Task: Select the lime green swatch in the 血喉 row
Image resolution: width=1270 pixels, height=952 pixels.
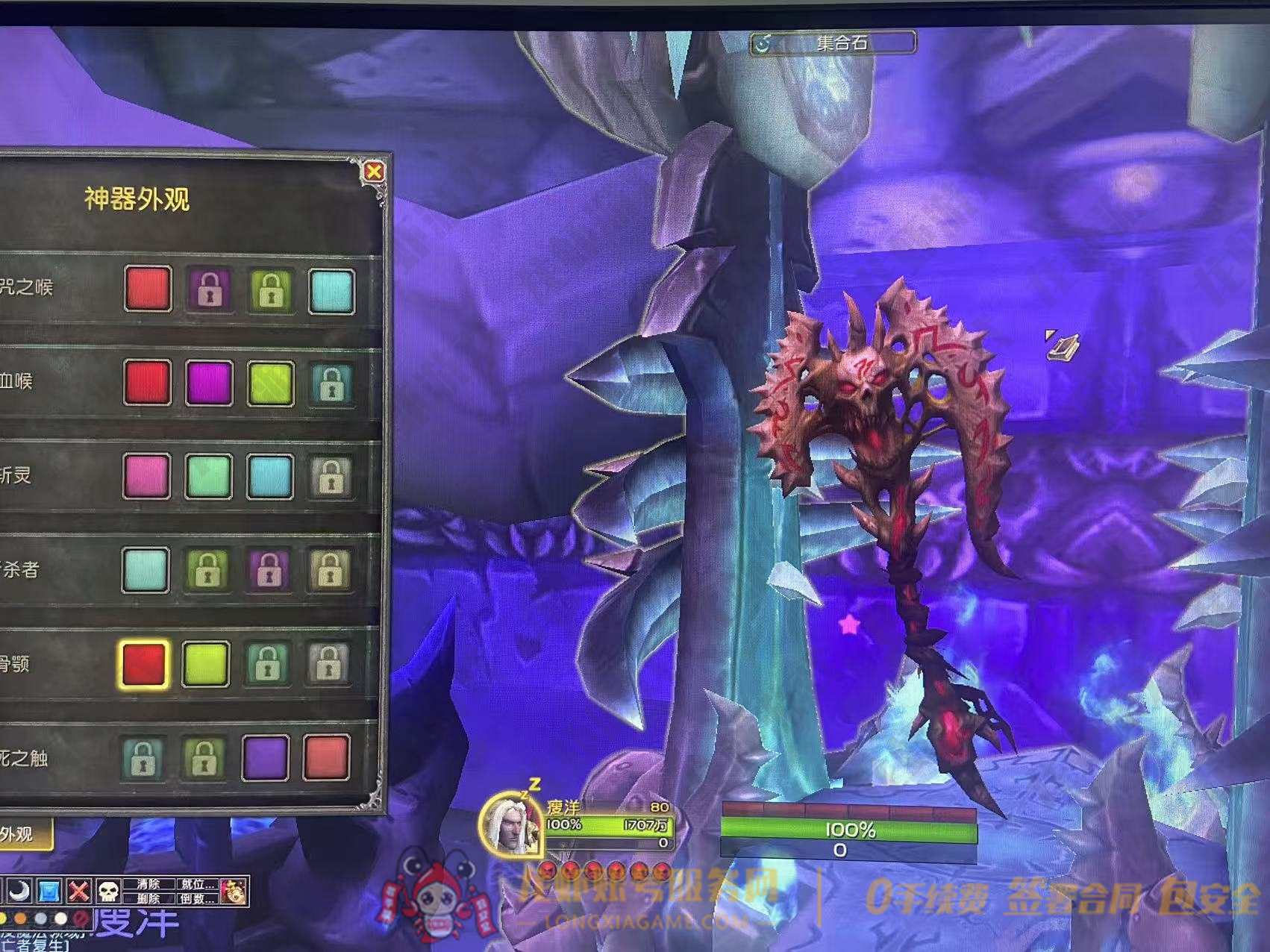Action: coord(270,383)
